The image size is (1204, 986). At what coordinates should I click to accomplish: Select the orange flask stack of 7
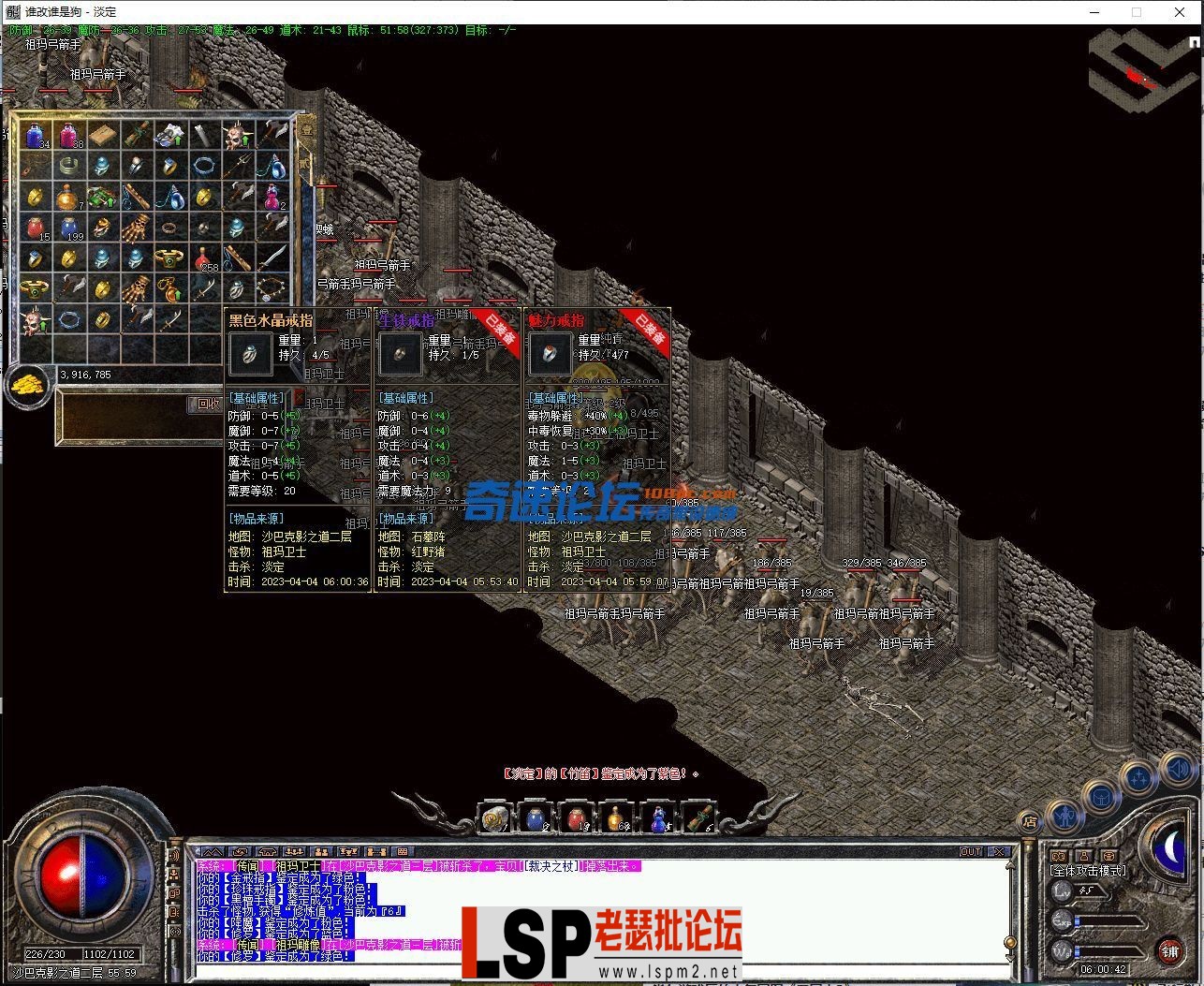pos(67,197)
